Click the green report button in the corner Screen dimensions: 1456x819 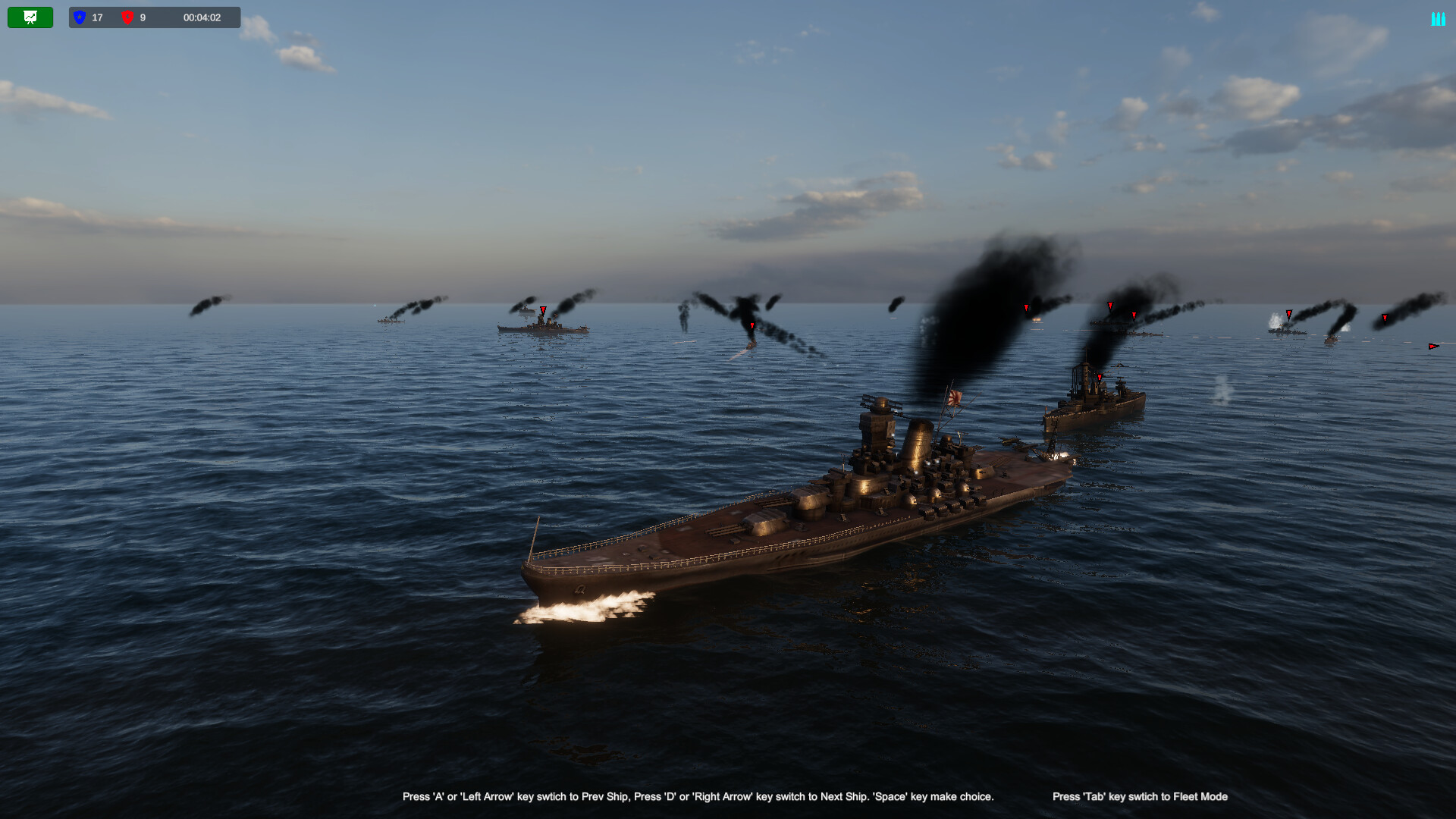tap(30, 17)
